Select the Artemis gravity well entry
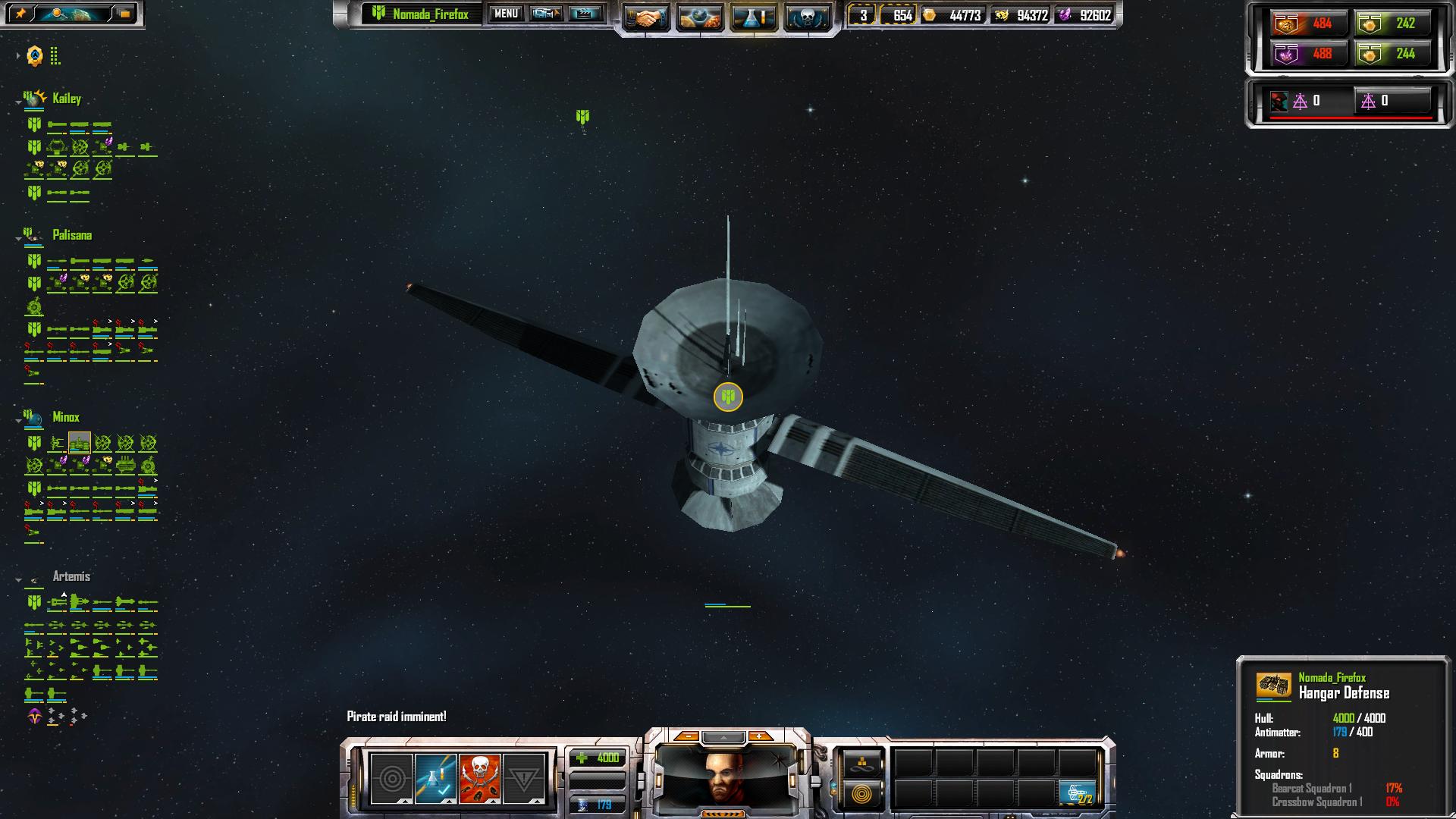This screenshot has width=1456, height=819. click(71, 576)
